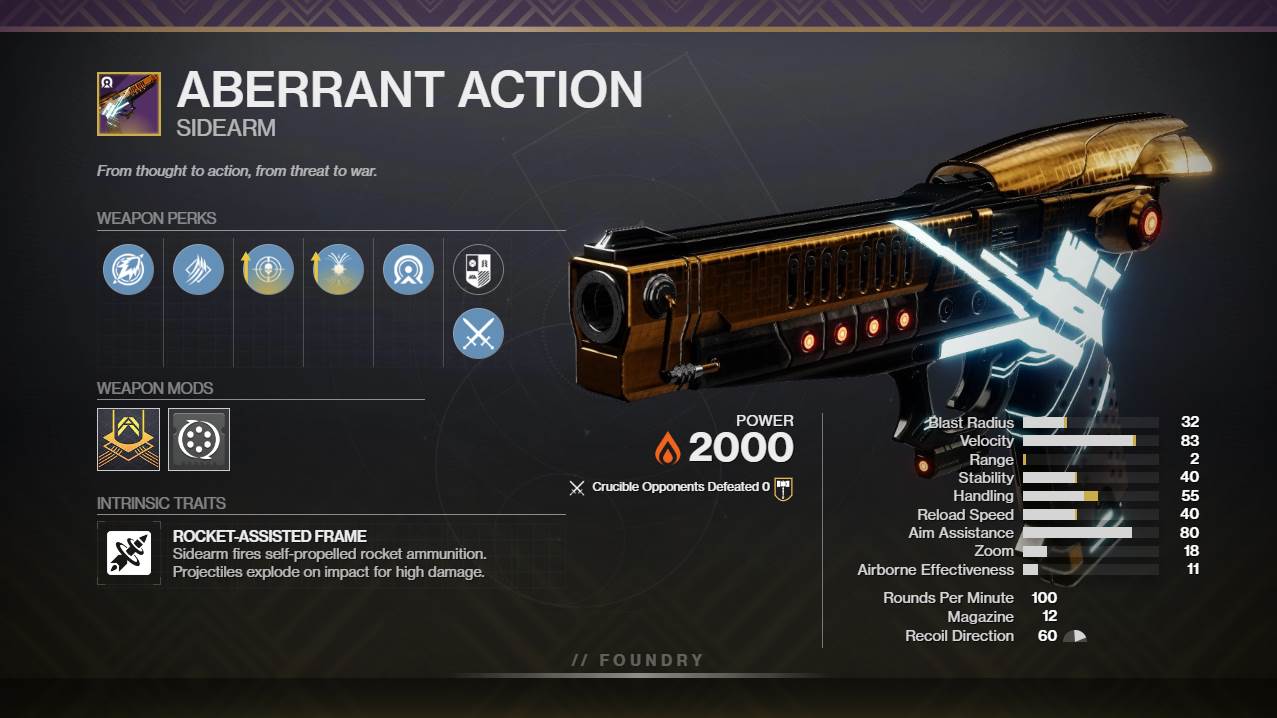Select the Aberrant Action weapon thumbnail

pyautogui.click(x=128, y=104)
